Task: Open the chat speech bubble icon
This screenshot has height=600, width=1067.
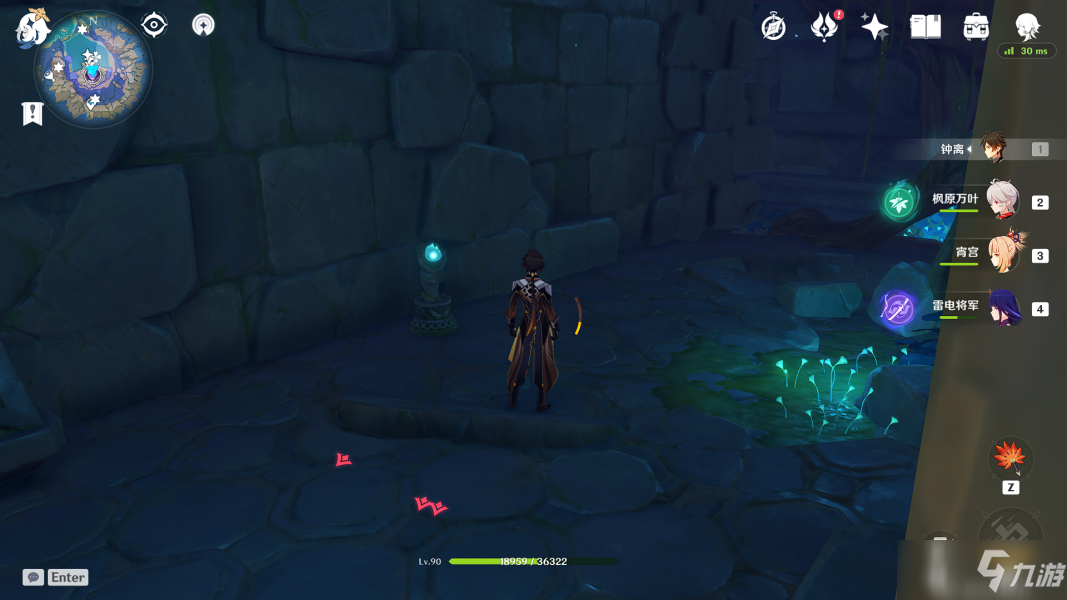Action: pyautogui.click(x=33, y=577)
